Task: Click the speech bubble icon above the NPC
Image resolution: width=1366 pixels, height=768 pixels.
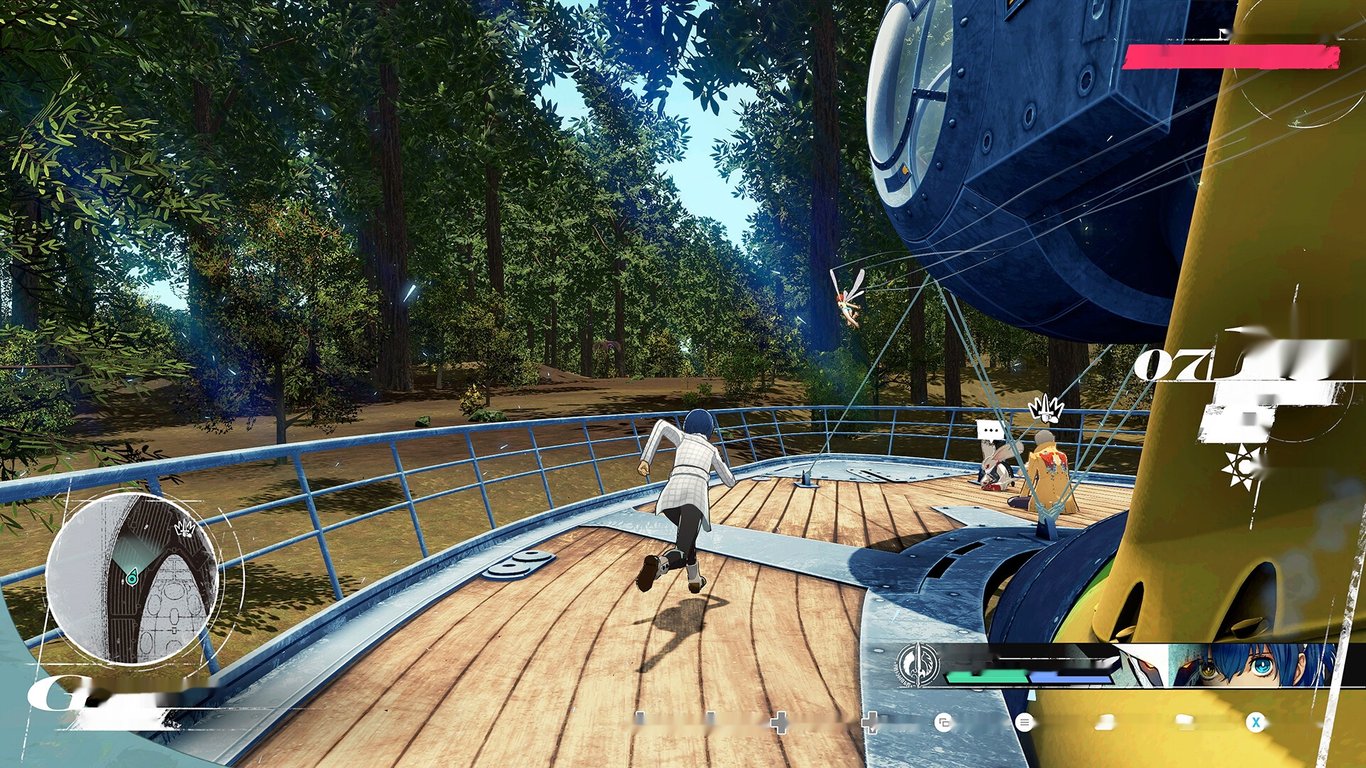Action: coord(990,431)
